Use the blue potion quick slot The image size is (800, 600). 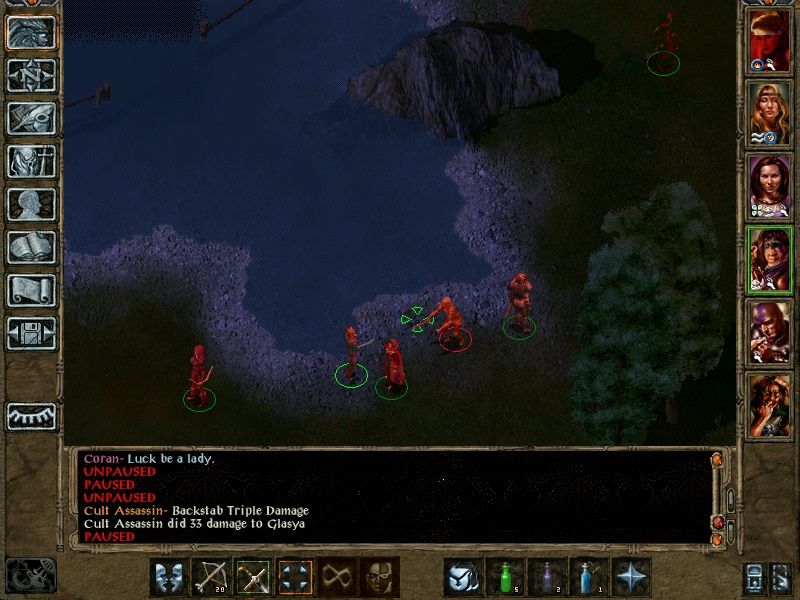[589, 577]
